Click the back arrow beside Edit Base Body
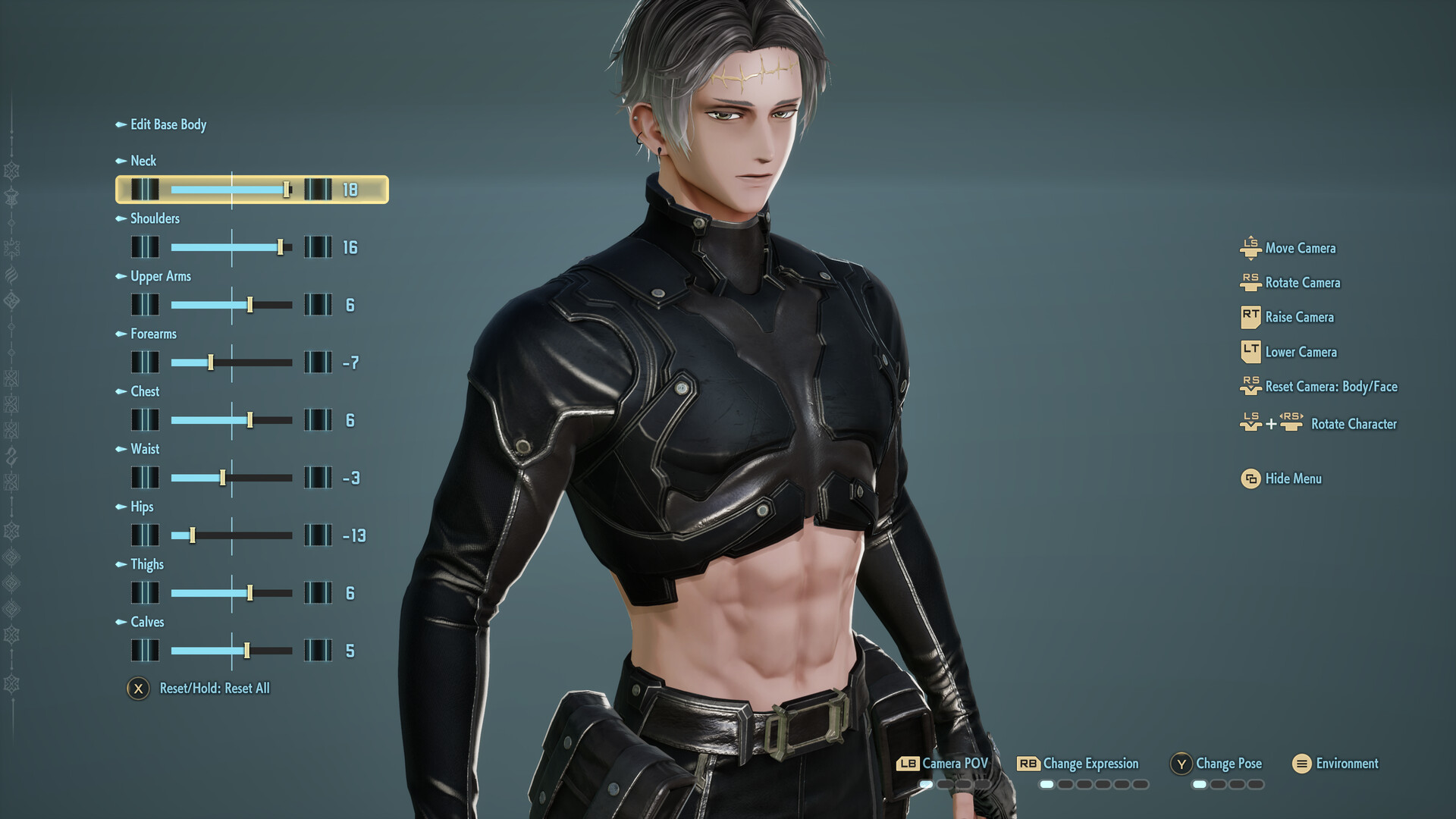This screenshot has width=1456, height=819. tap(122, 124)
